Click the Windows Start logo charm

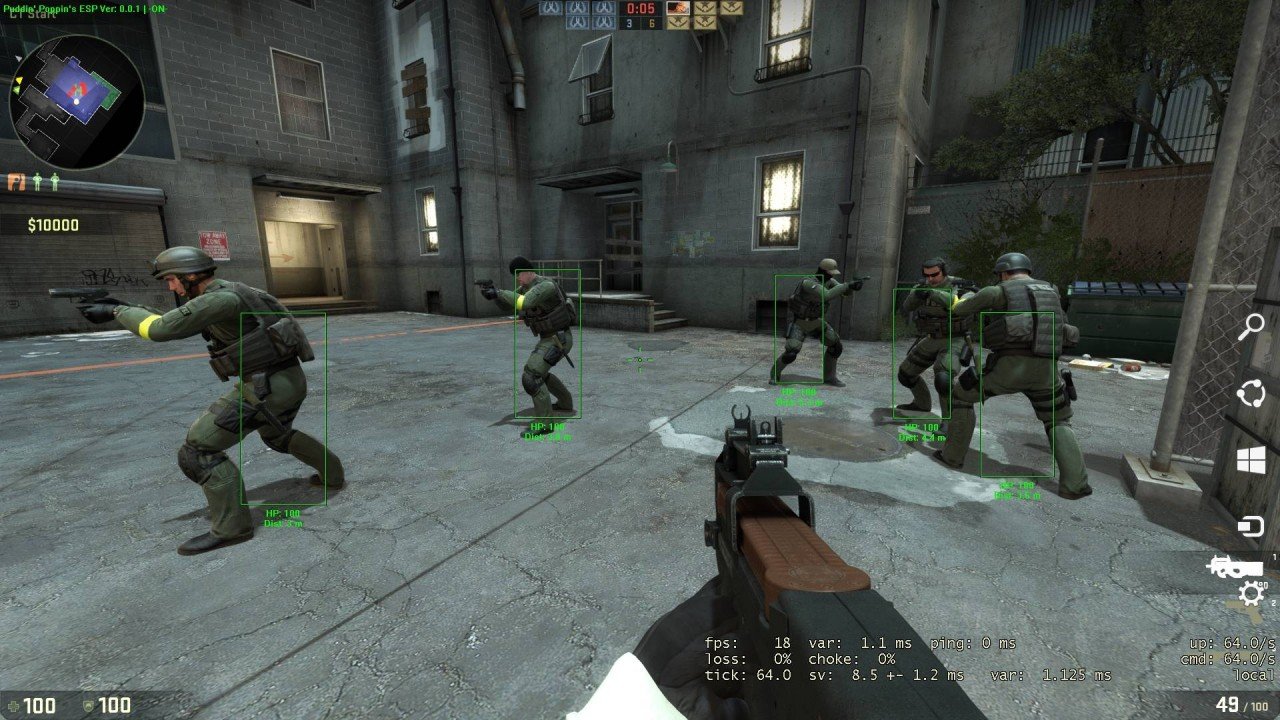1251,460
